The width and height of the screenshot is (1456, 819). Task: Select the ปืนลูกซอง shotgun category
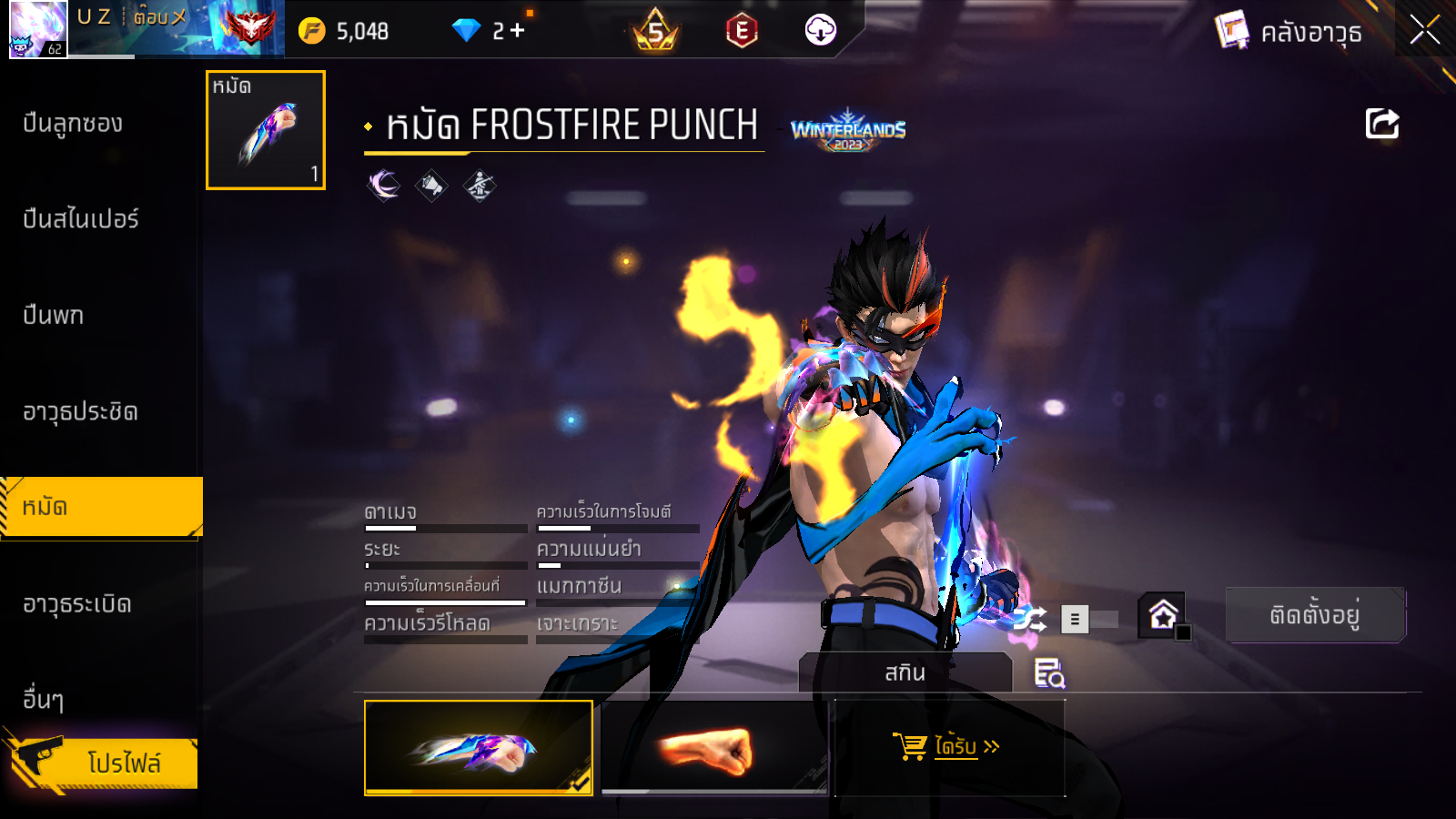coord(73,124)
